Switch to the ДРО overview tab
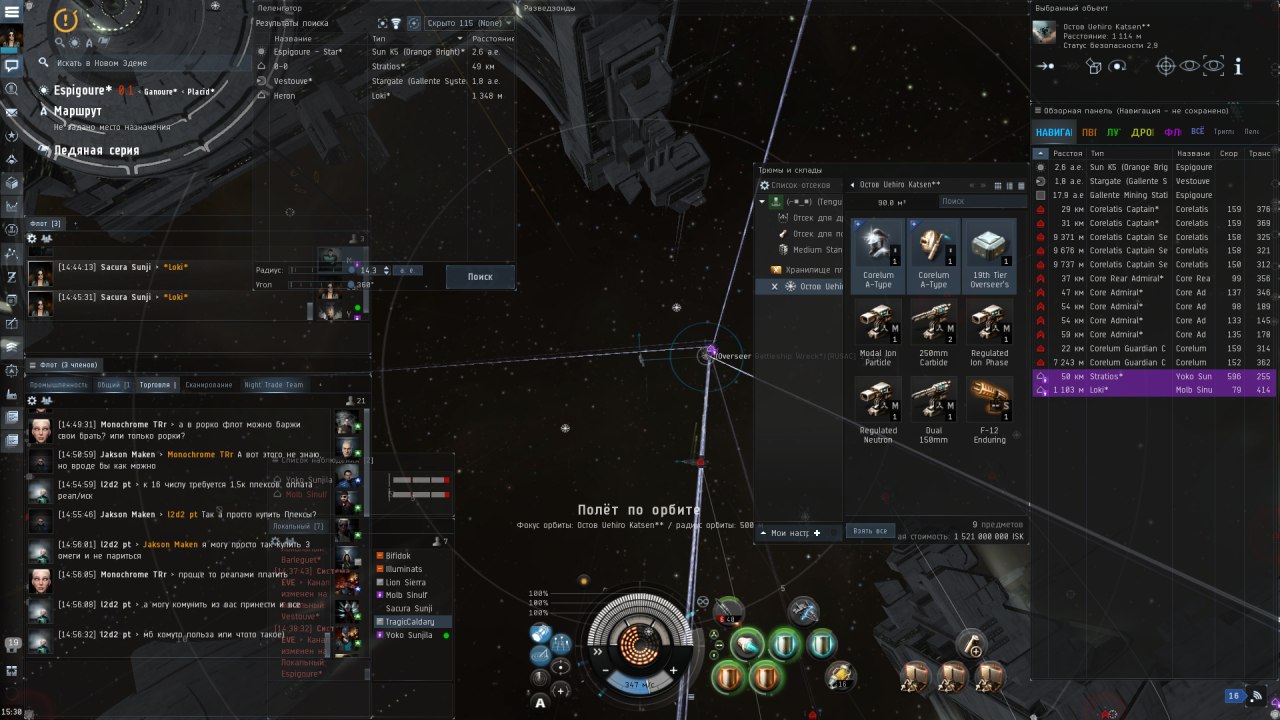 [1141, 132]
